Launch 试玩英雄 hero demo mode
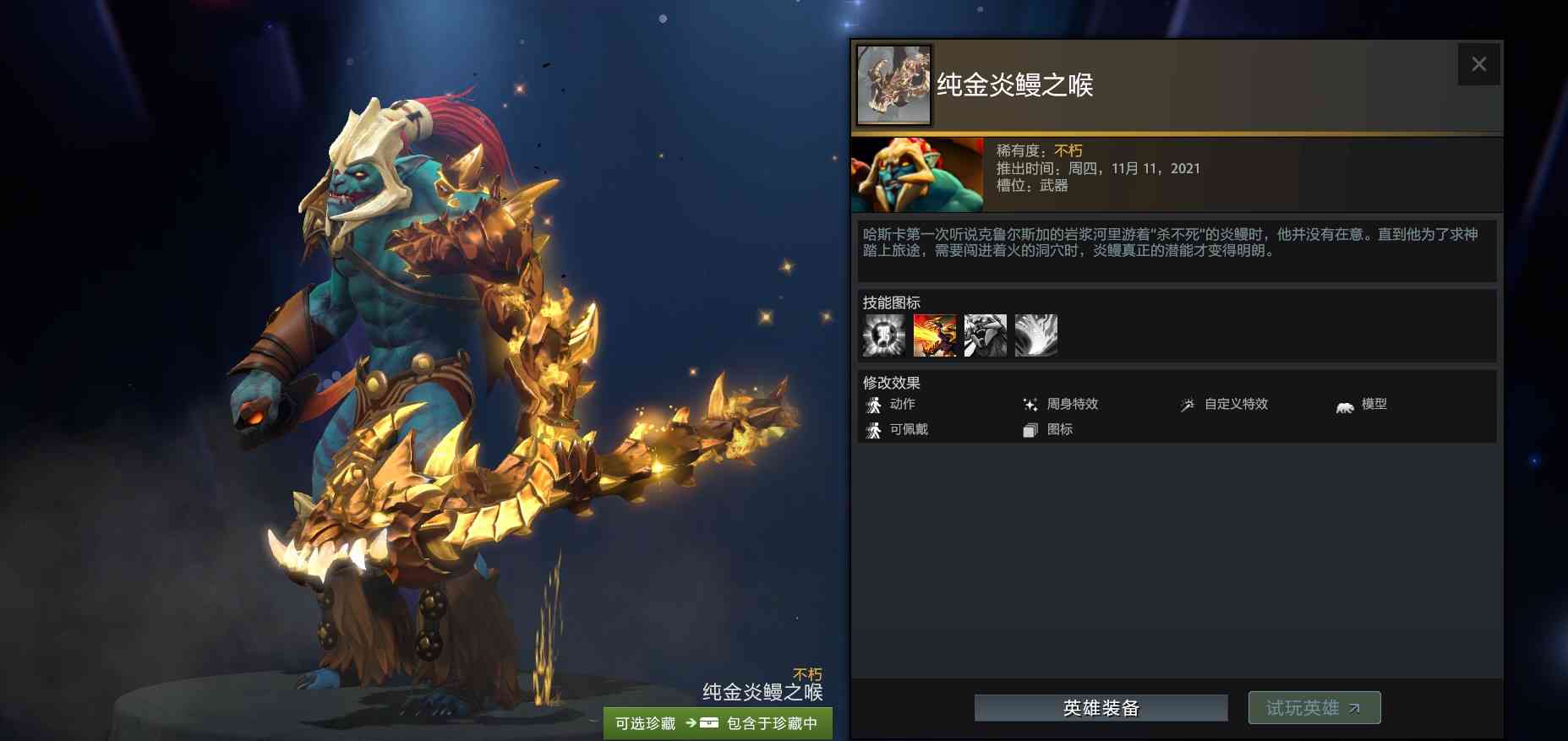 [x=1314, y=708]
